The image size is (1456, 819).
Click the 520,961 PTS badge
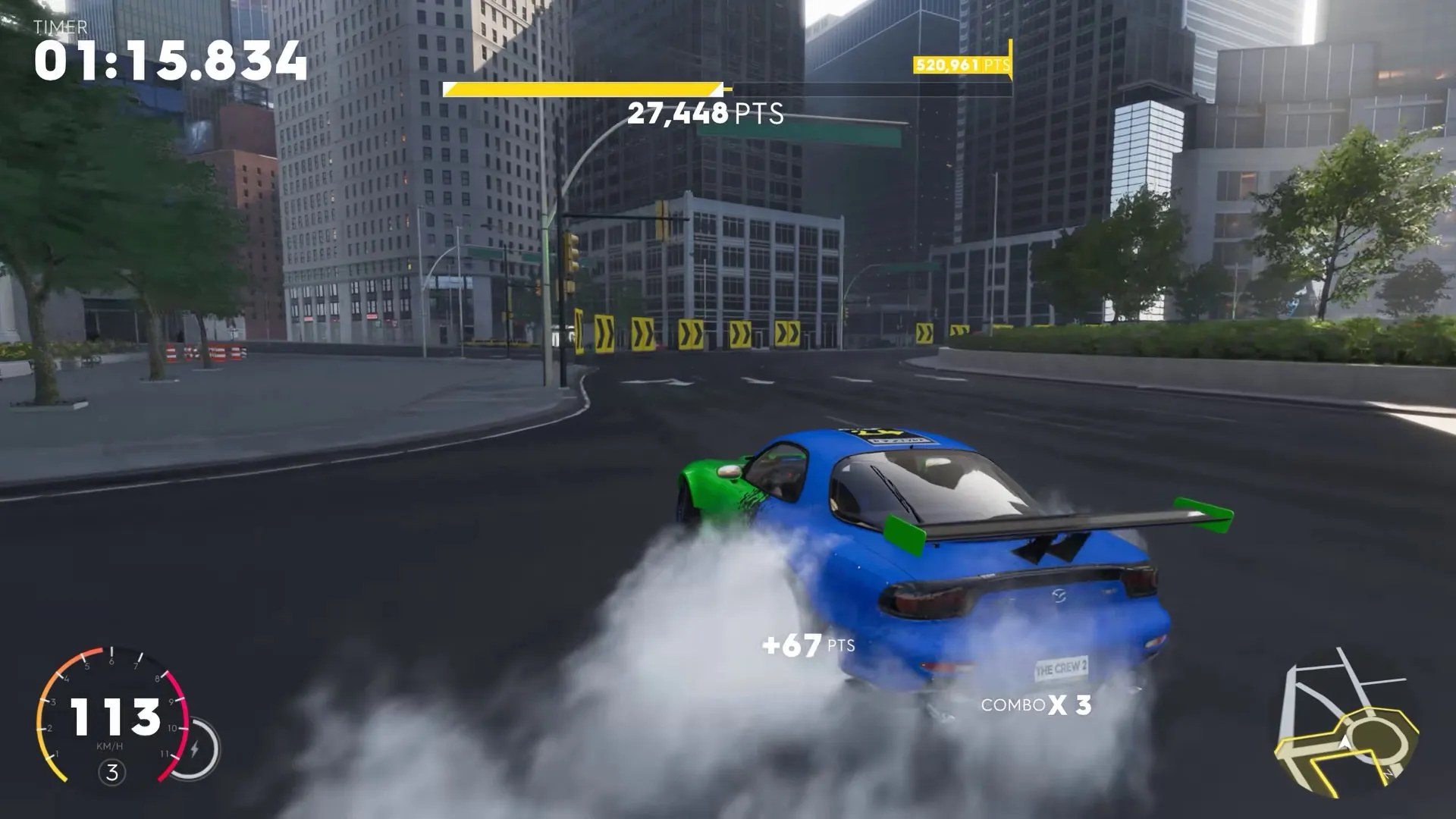coord(962,65)
